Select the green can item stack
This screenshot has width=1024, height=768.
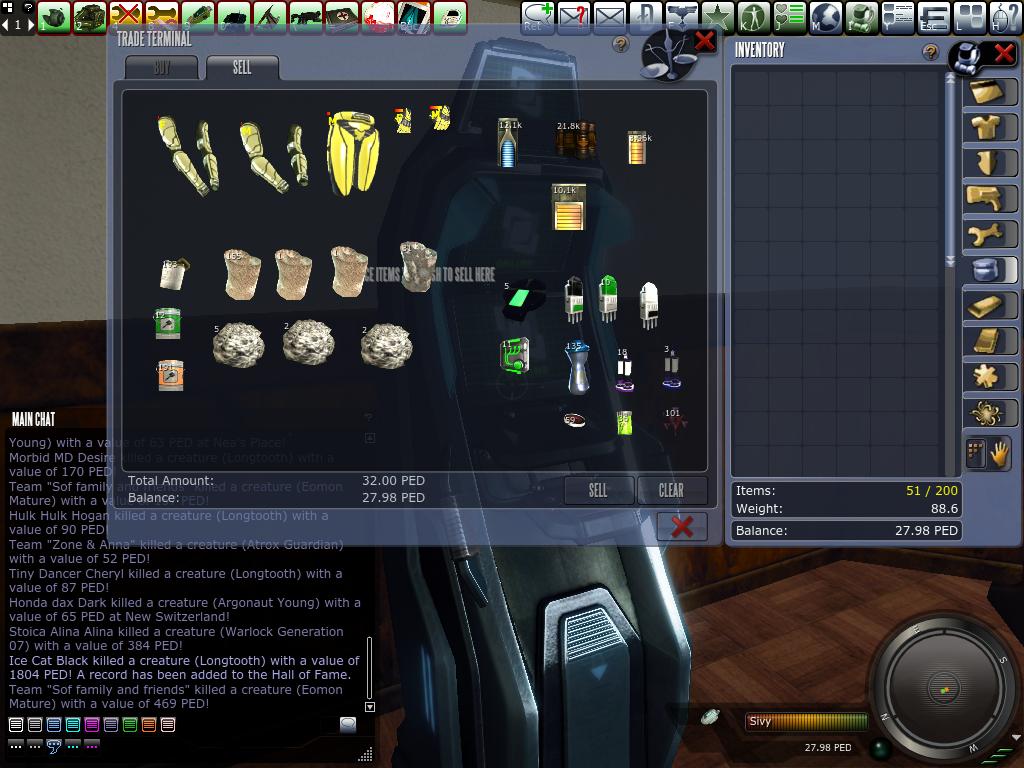(168, 324)
